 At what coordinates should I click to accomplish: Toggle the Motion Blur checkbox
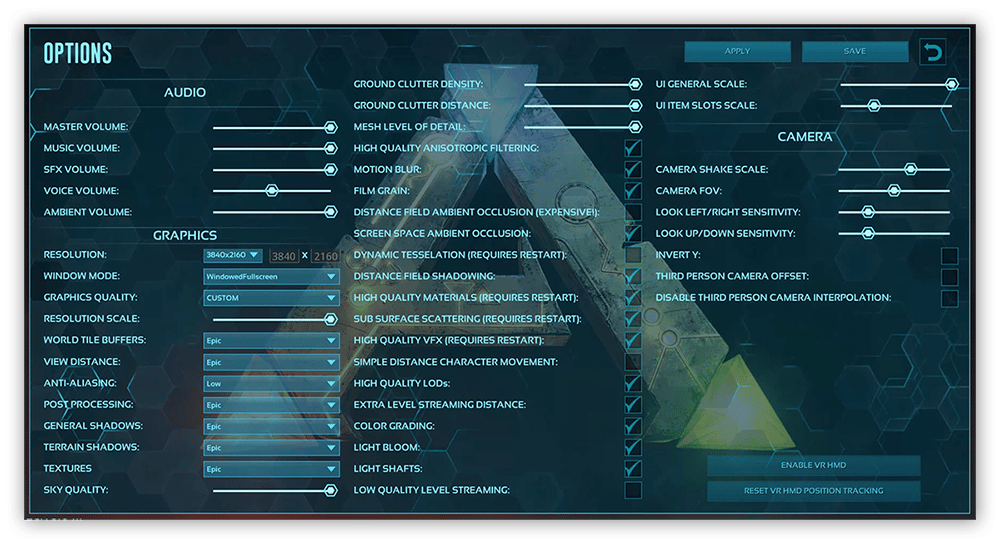633,170
